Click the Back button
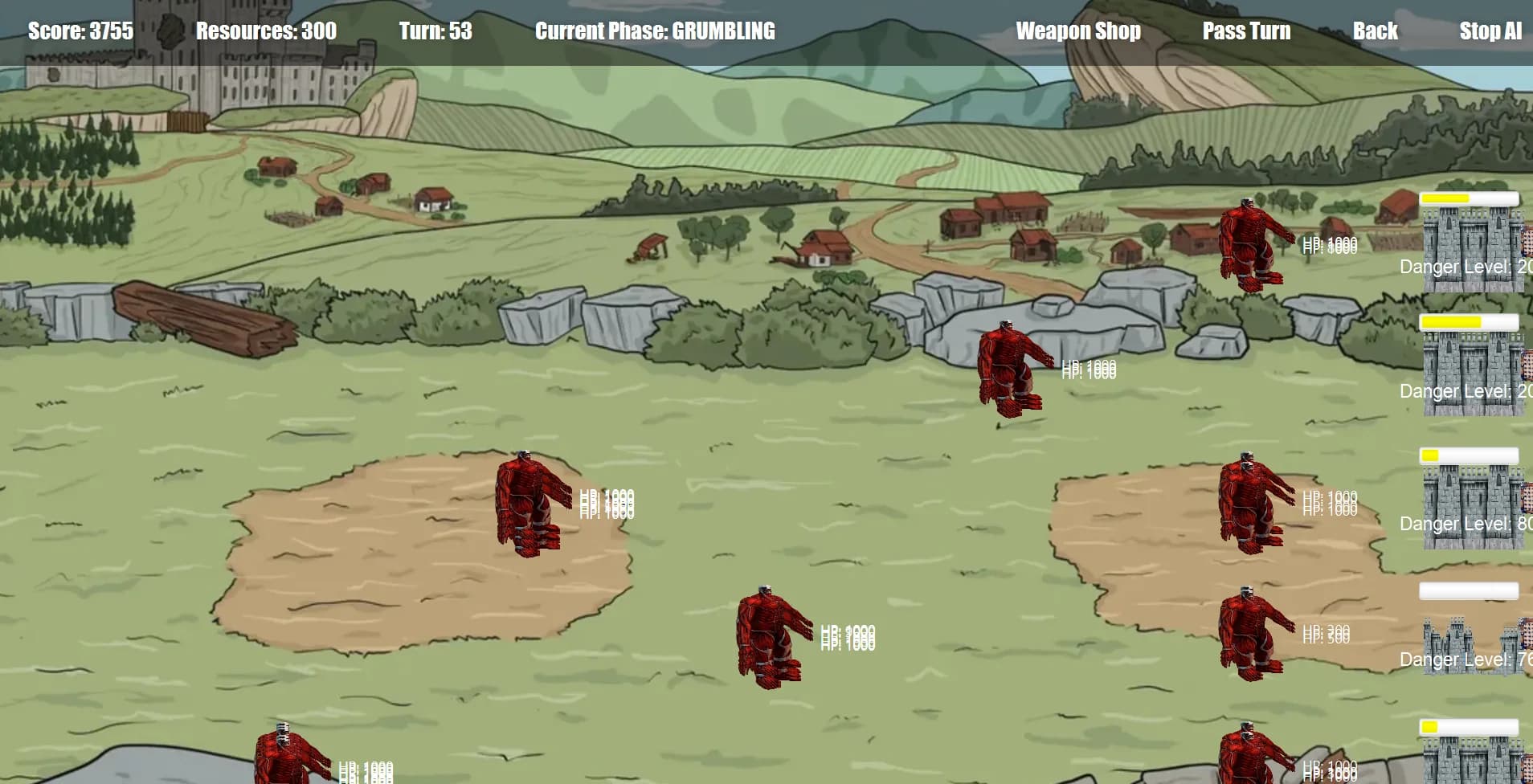 tap(1376, 31)
